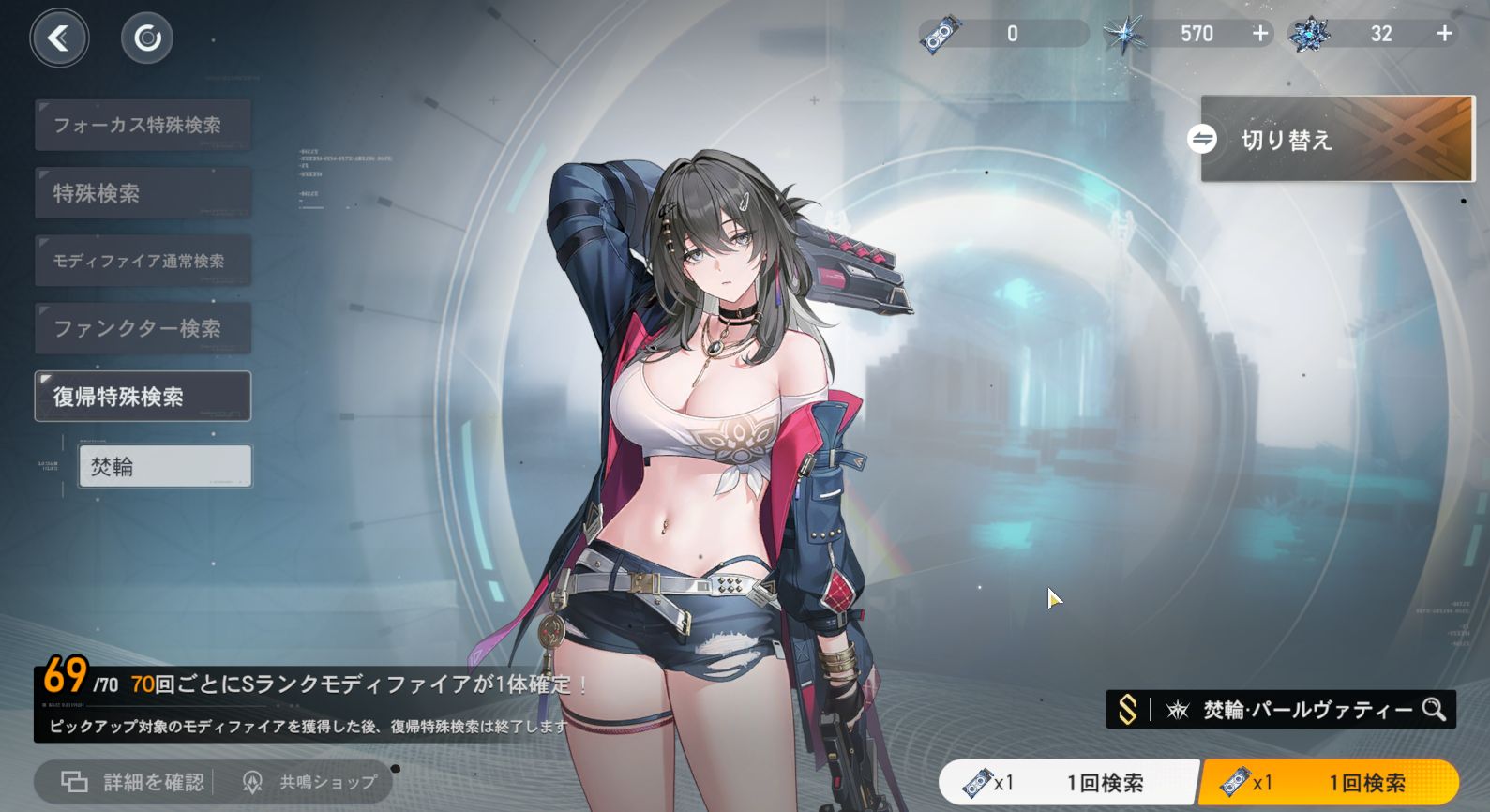Add more of the 32 crystal currency
This screenshot has height=812, width=1490.
pos(1445,34)
